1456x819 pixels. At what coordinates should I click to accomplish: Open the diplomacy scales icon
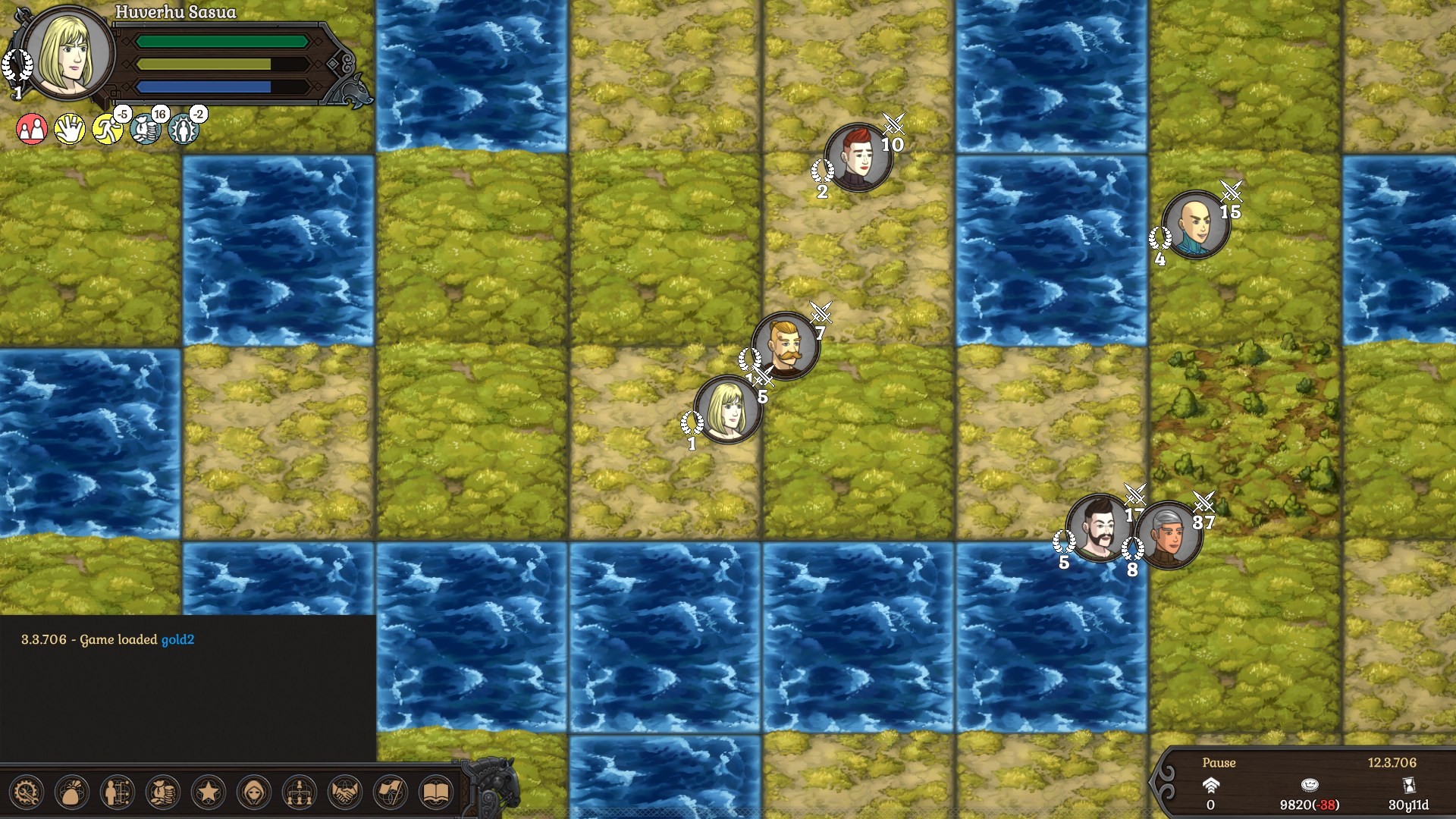pos(299,792)
